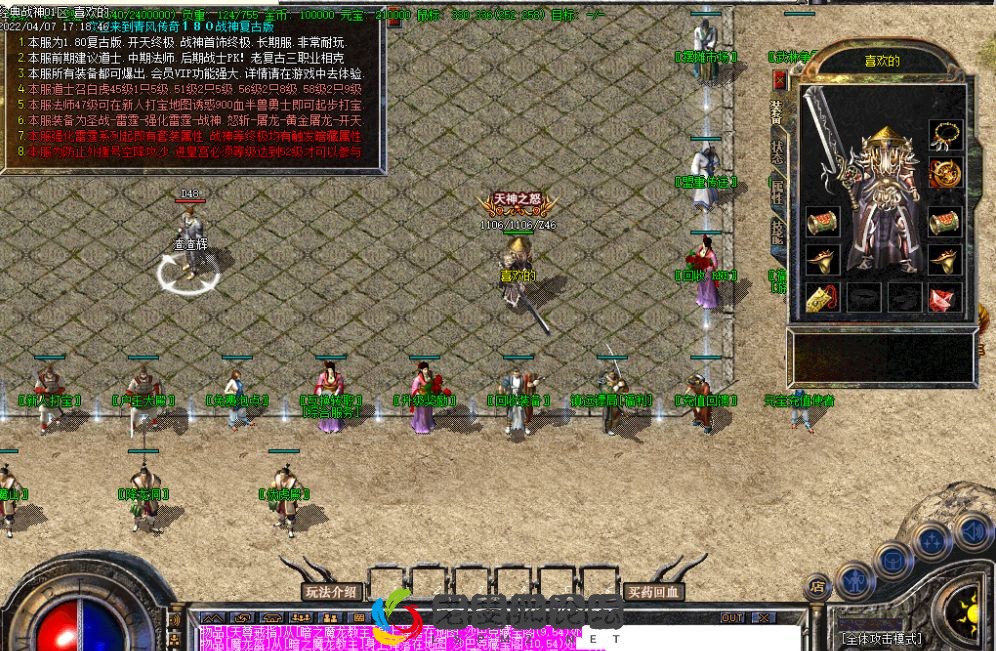Select the equipped weapon sword slot
Image resolution: width=996 pixels, height=651 pixels.
point(830,140)
